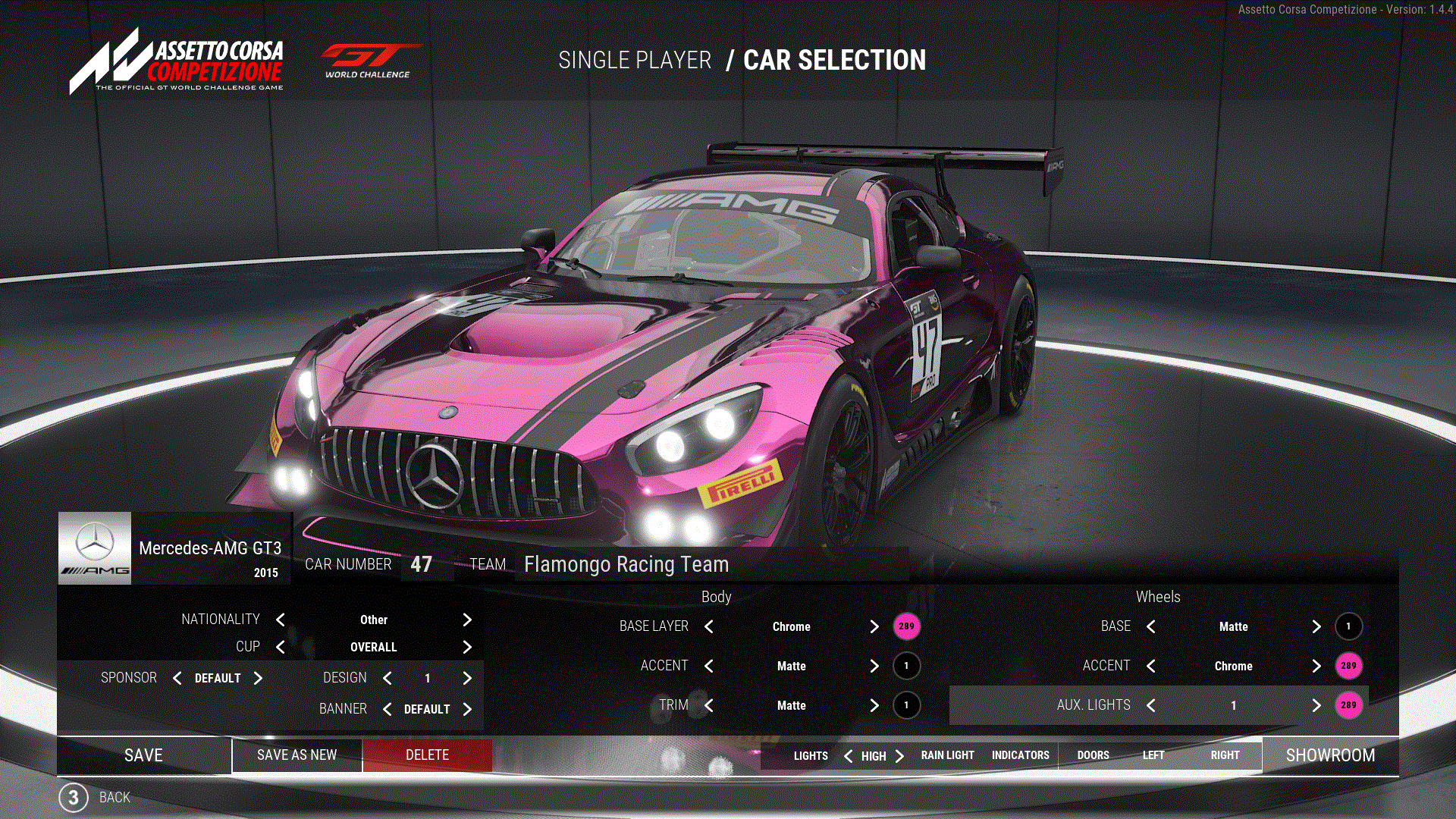1456x819 pixels.
Task: Advance to the next Design number
Action: [x=467, y=678]
